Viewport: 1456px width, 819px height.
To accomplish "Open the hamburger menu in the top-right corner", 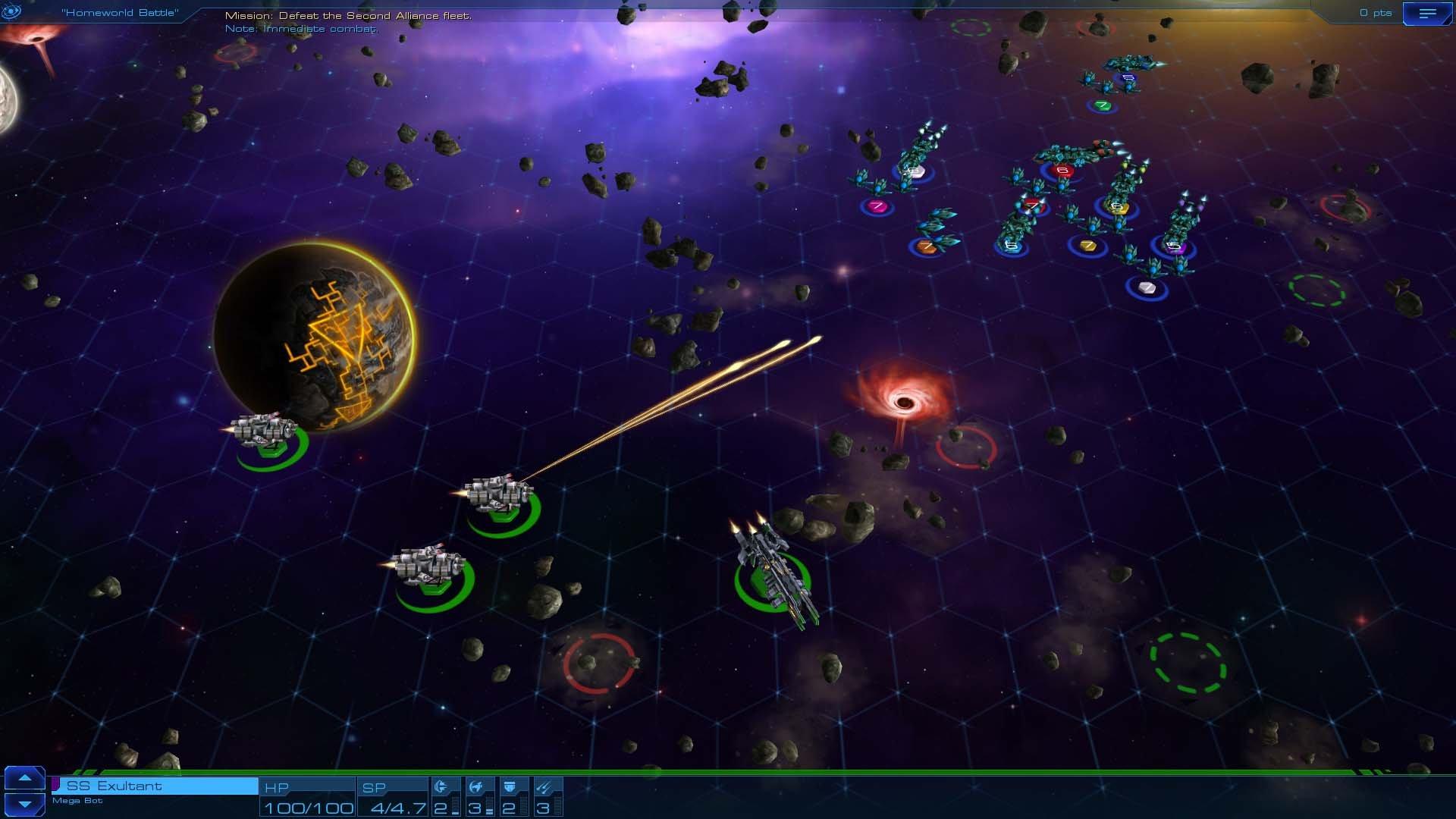I will [1428, 13].
